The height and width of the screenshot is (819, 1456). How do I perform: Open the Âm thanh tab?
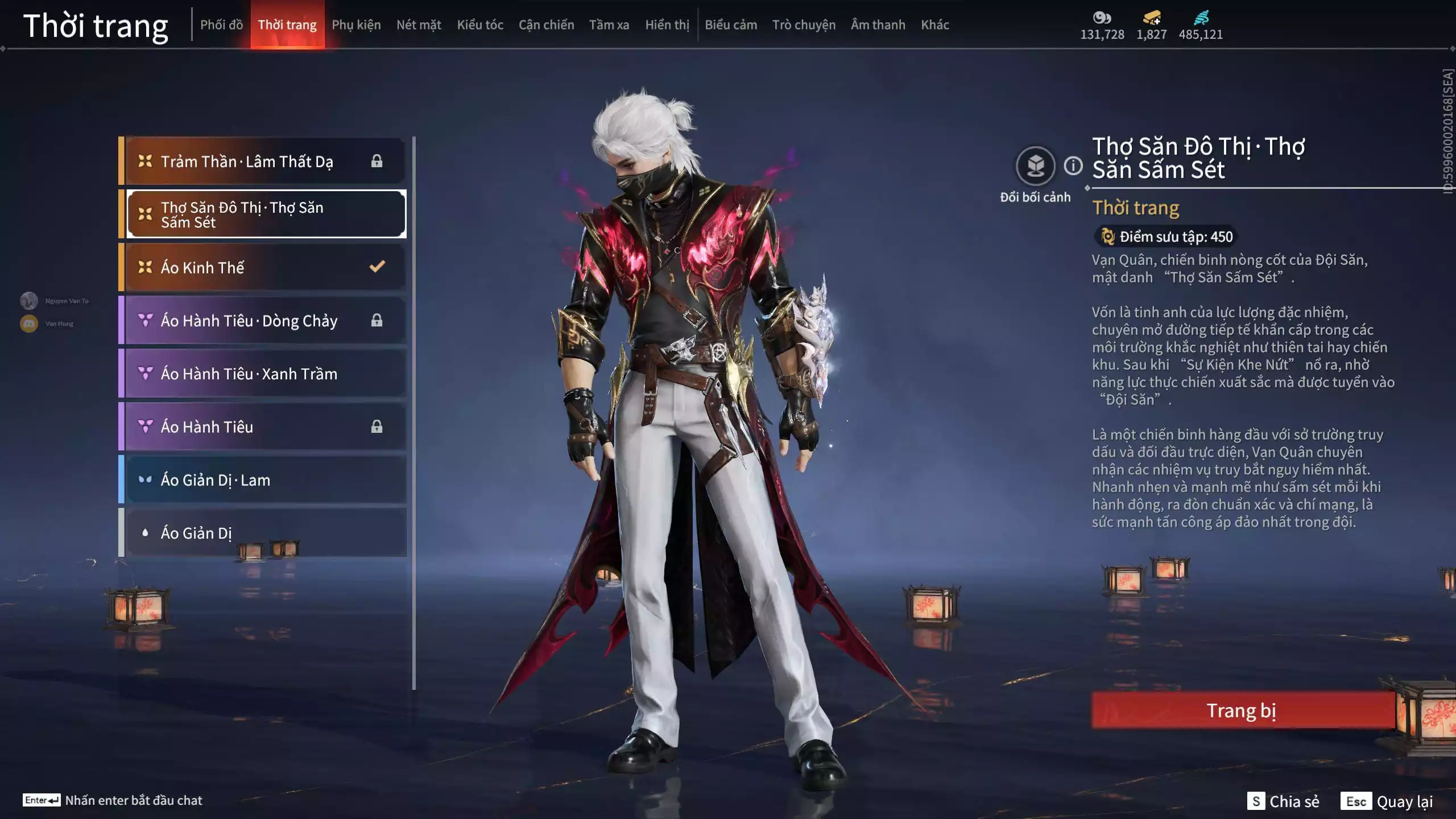(x=878, y=25)
